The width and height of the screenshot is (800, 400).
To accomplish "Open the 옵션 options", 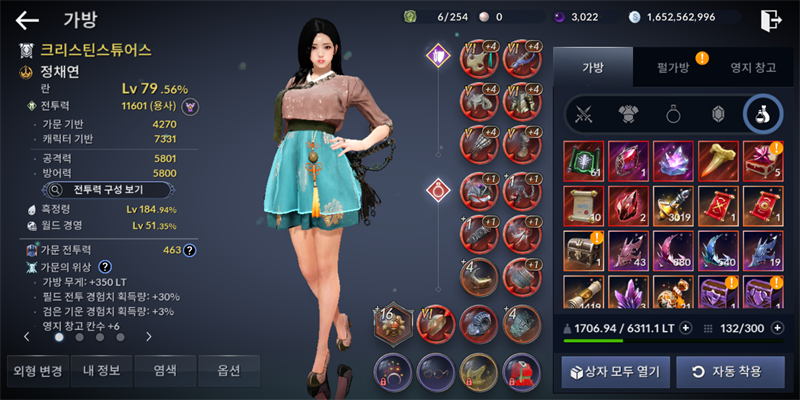I will click(x=228, y=371).
